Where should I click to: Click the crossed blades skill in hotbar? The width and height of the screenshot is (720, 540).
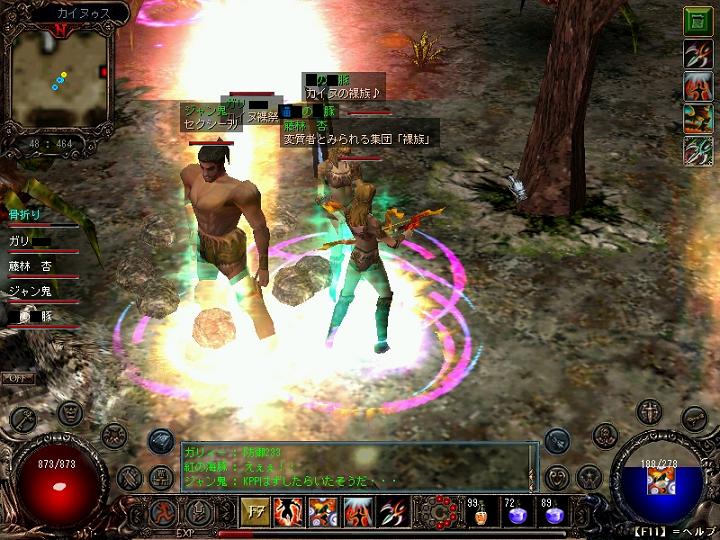click(391, 512)
